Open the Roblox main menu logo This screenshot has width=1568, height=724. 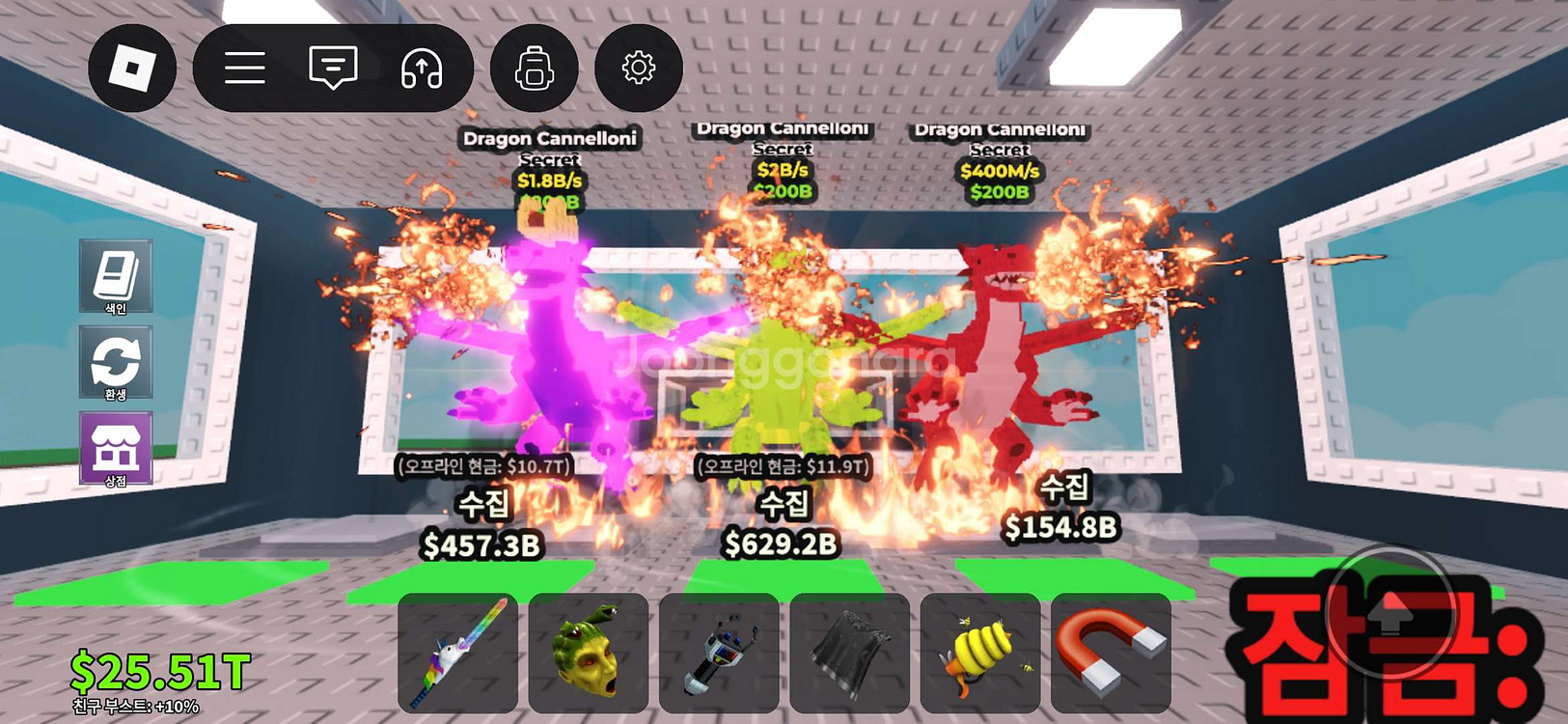tap(132, 69)
